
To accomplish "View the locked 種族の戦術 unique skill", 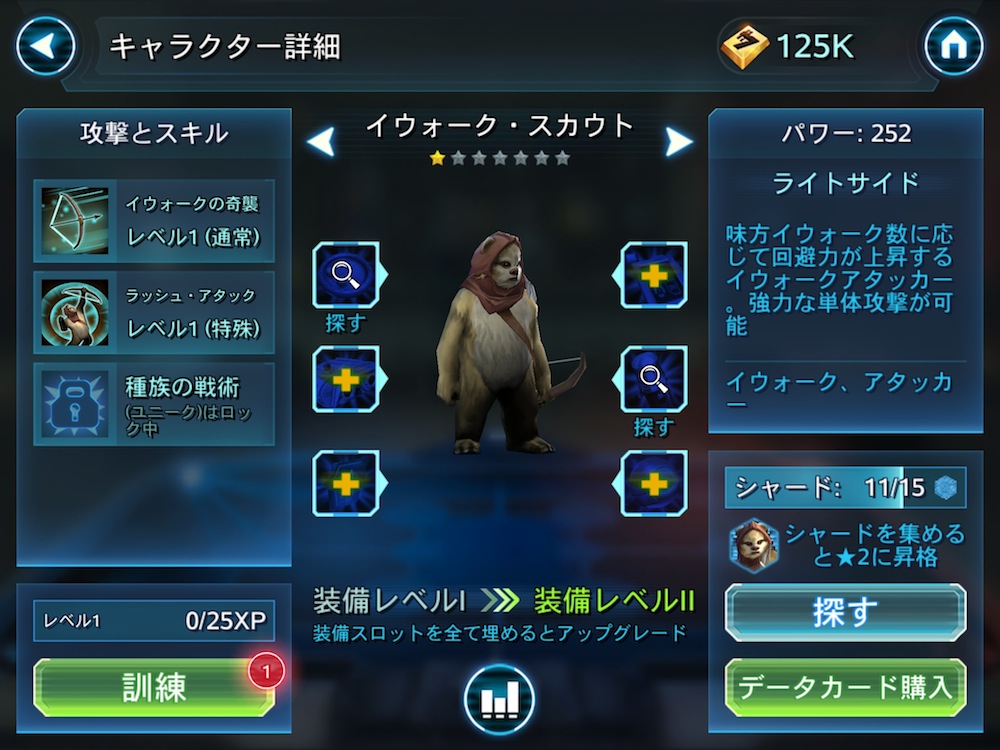I will pos(154,403).
